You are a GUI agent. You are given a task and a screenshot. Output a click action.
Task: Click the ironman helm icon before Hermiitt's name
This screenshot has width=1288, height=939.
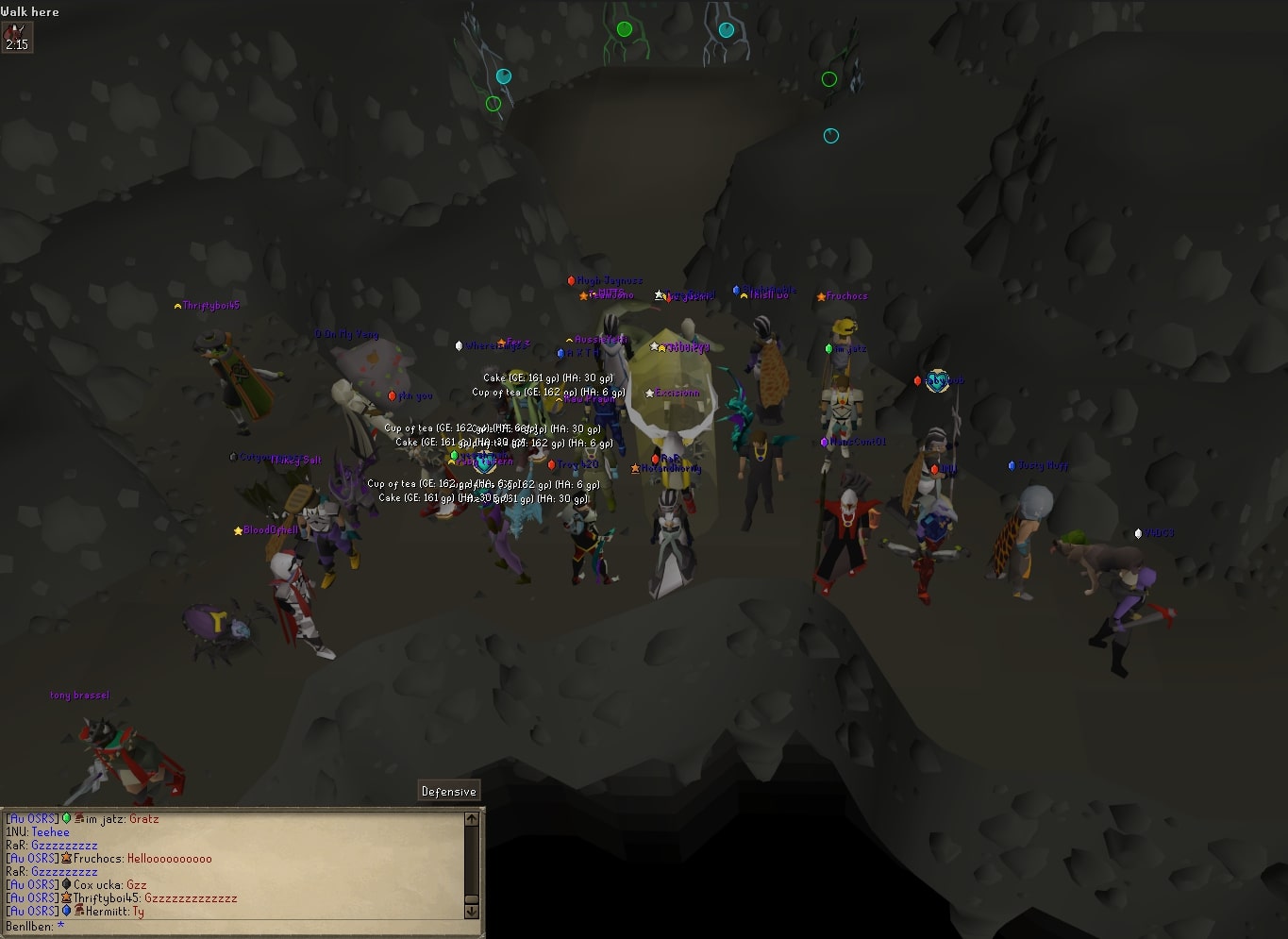(x=77, y=911)
